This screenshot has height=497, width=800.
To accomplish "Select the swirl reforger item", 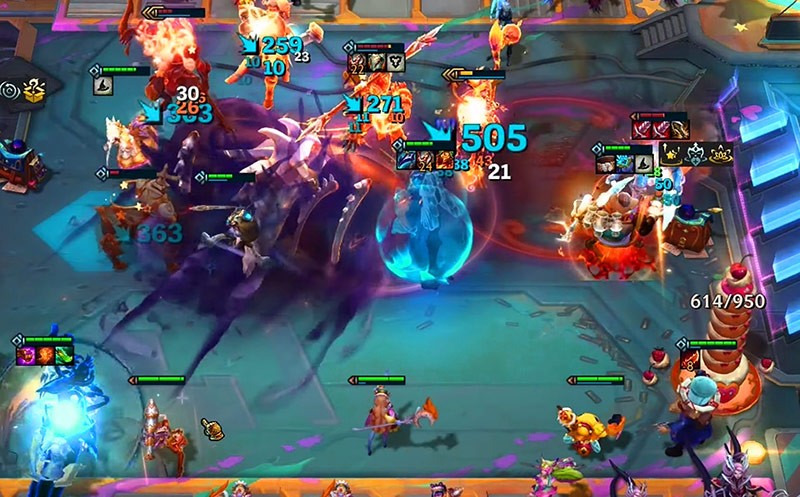I will [x=11, y=90].
